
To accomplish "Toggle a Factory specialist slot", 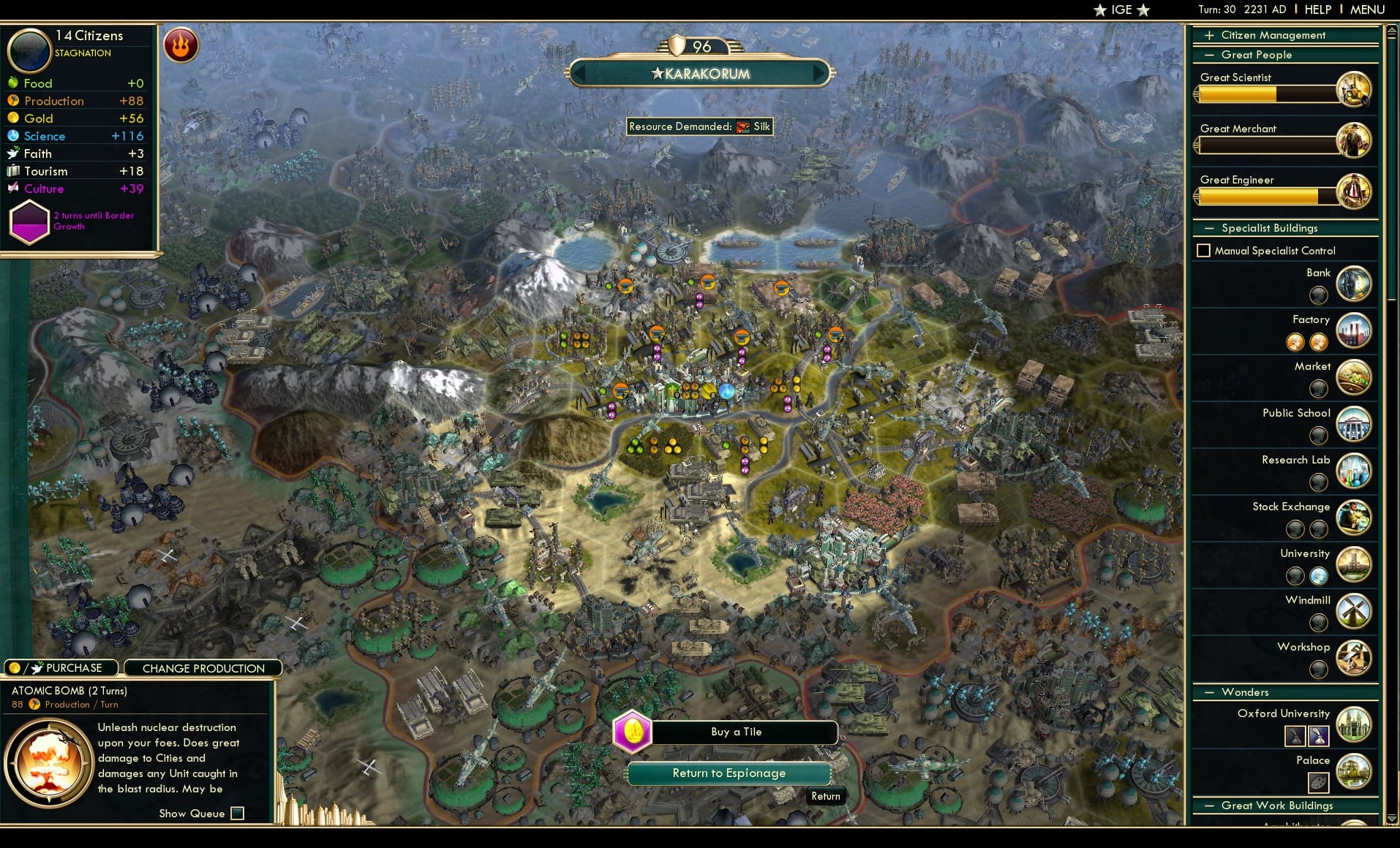I will click(x=1295, y=342).
